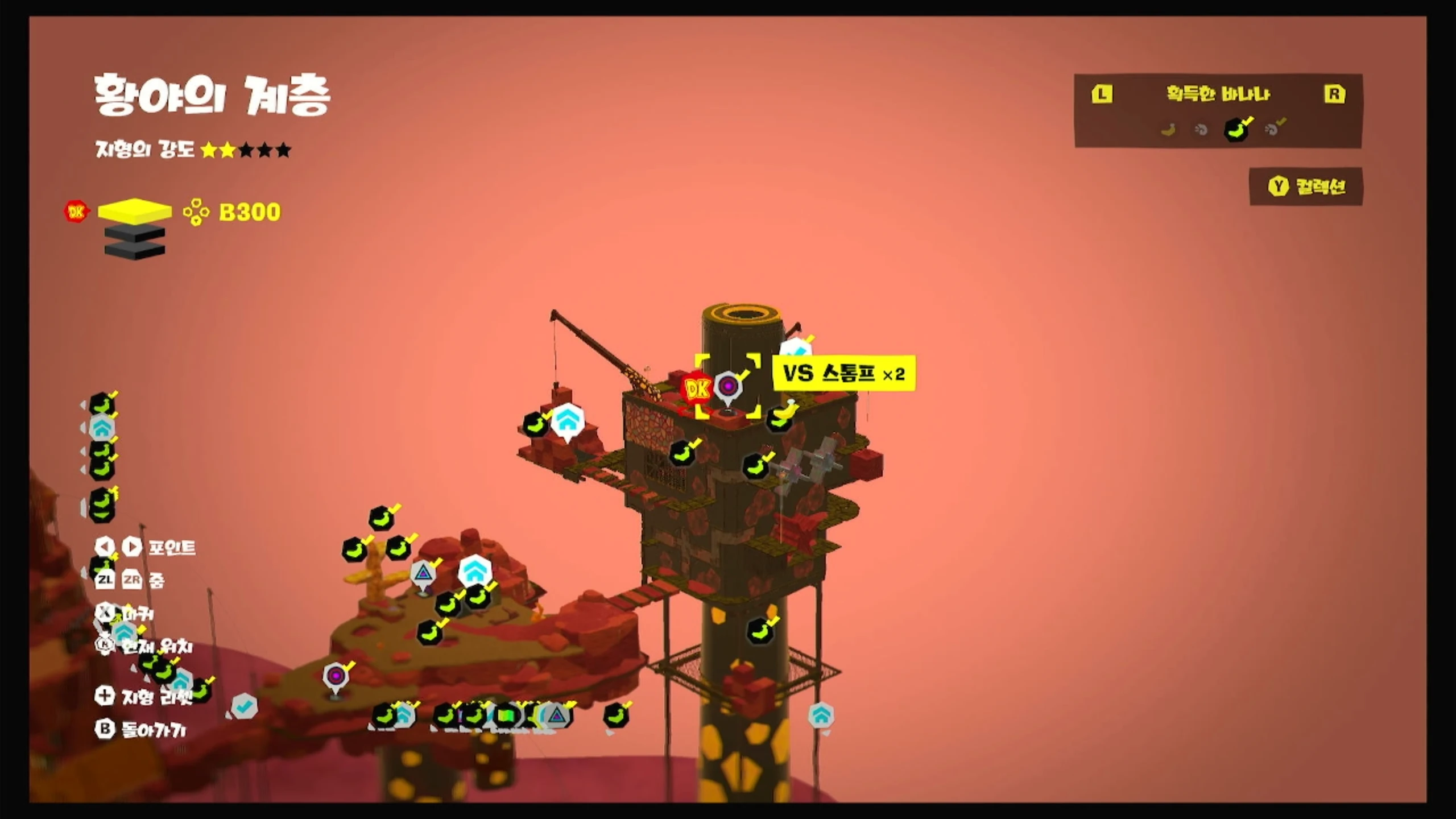Select the collected banana filter with checkmark

point(1237,129)
